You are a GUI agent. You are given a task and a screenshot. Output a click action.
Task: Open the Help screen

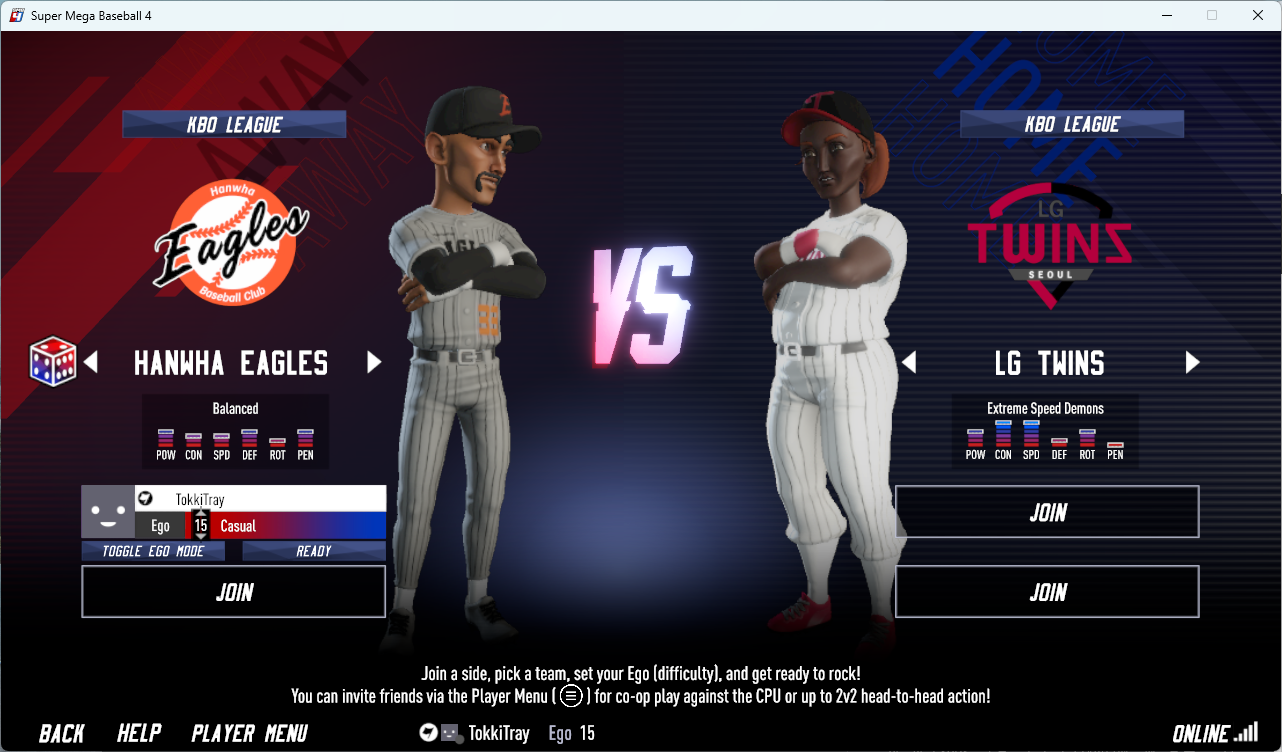[x=139, y=733]
